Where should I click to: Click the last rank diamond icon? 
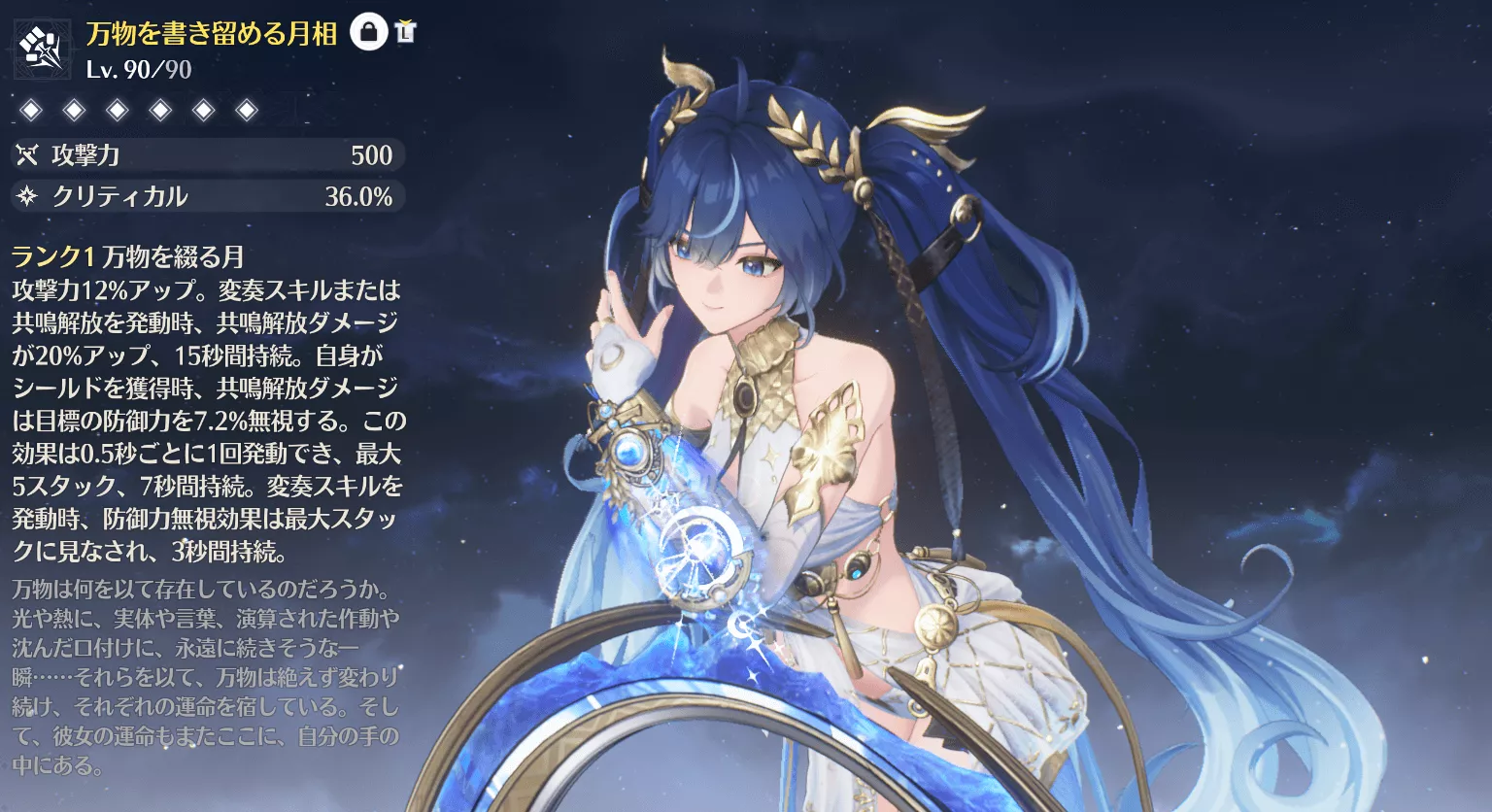(246, 110)
